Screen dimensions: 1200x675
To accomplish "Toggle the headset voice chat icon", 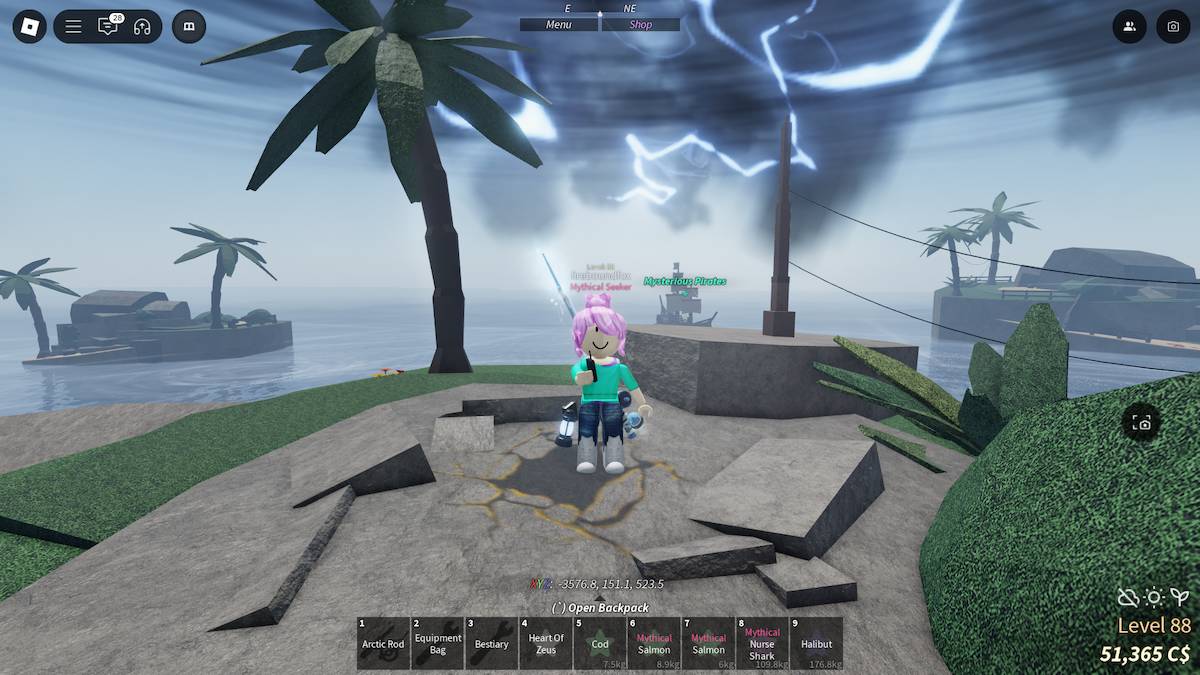I will [142, 26].
